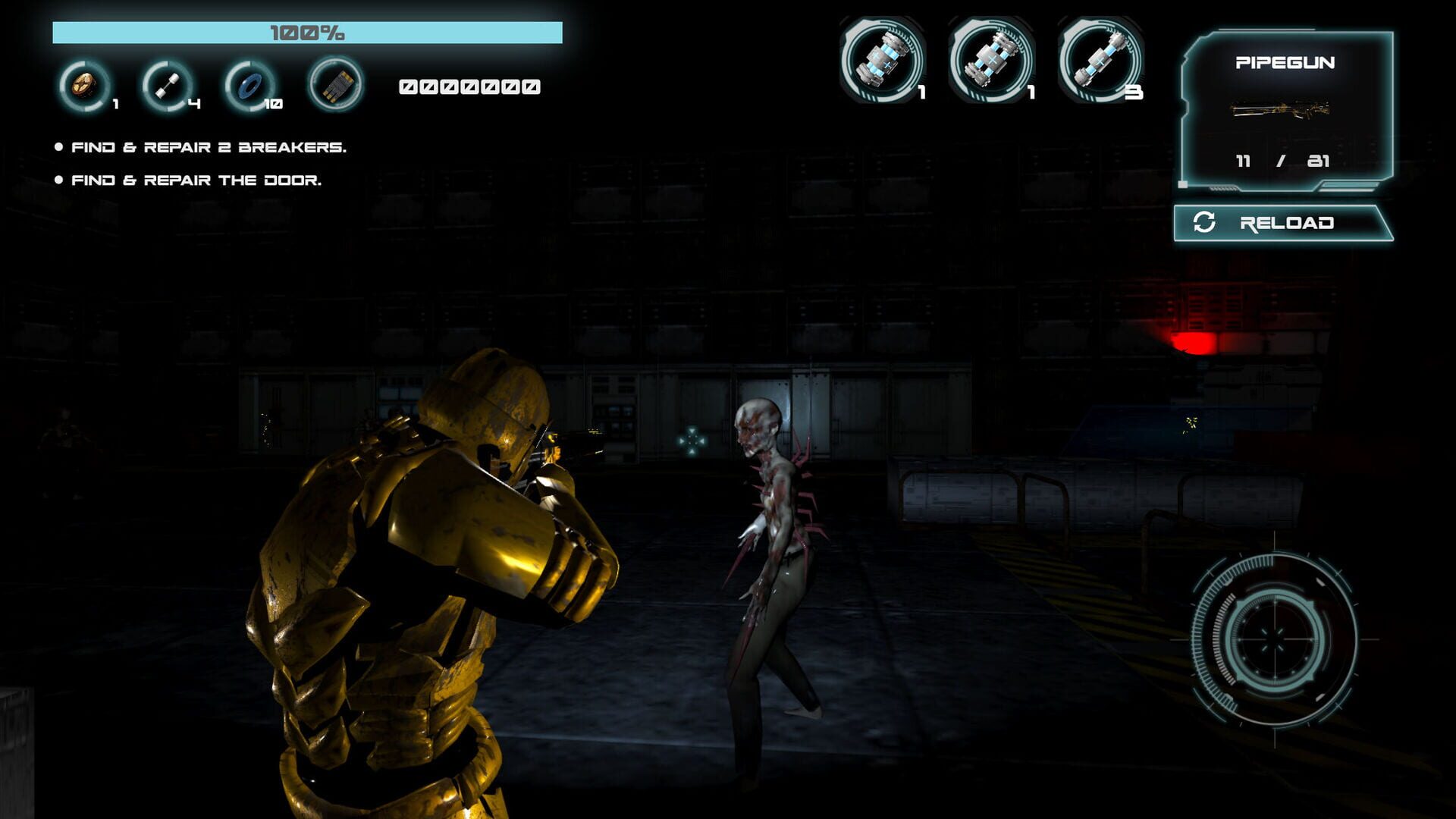Use the thick multi-tube health canister
The height and width of the screenshot is (819, 1456).
tap(882, 59)
